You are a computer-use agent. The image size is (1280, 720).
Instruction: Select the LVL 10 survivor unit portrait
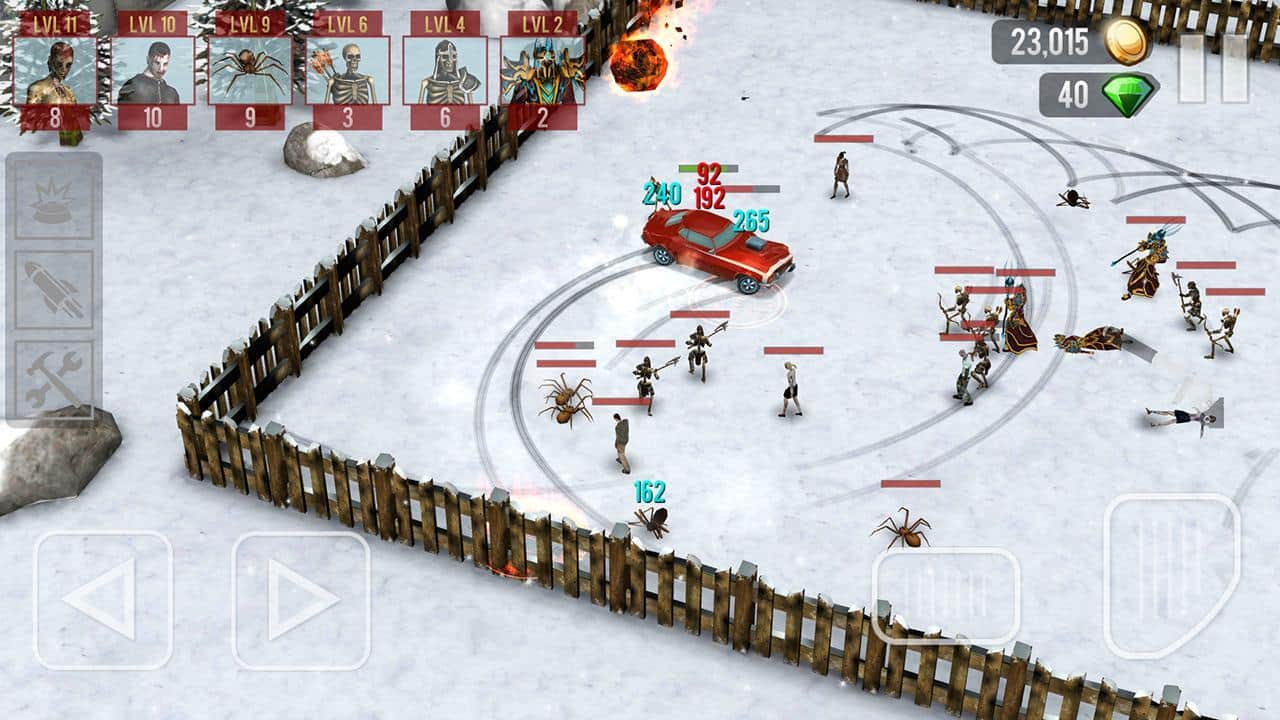tap(152, 70)
